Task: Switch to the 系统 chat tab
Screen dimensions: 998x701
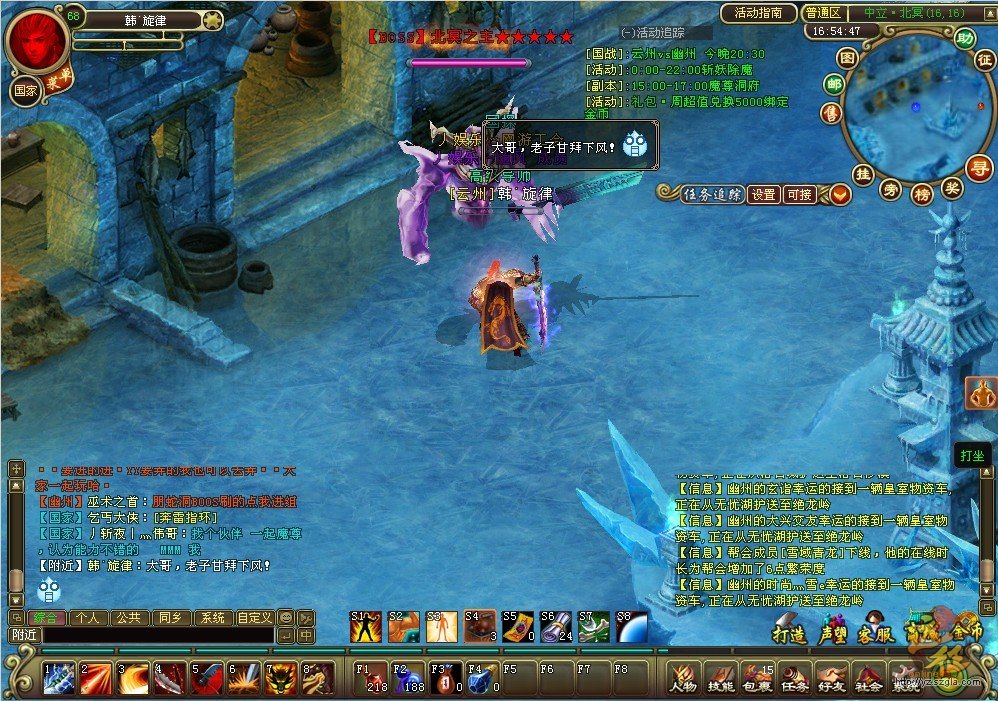Action: tap(211, 618)
